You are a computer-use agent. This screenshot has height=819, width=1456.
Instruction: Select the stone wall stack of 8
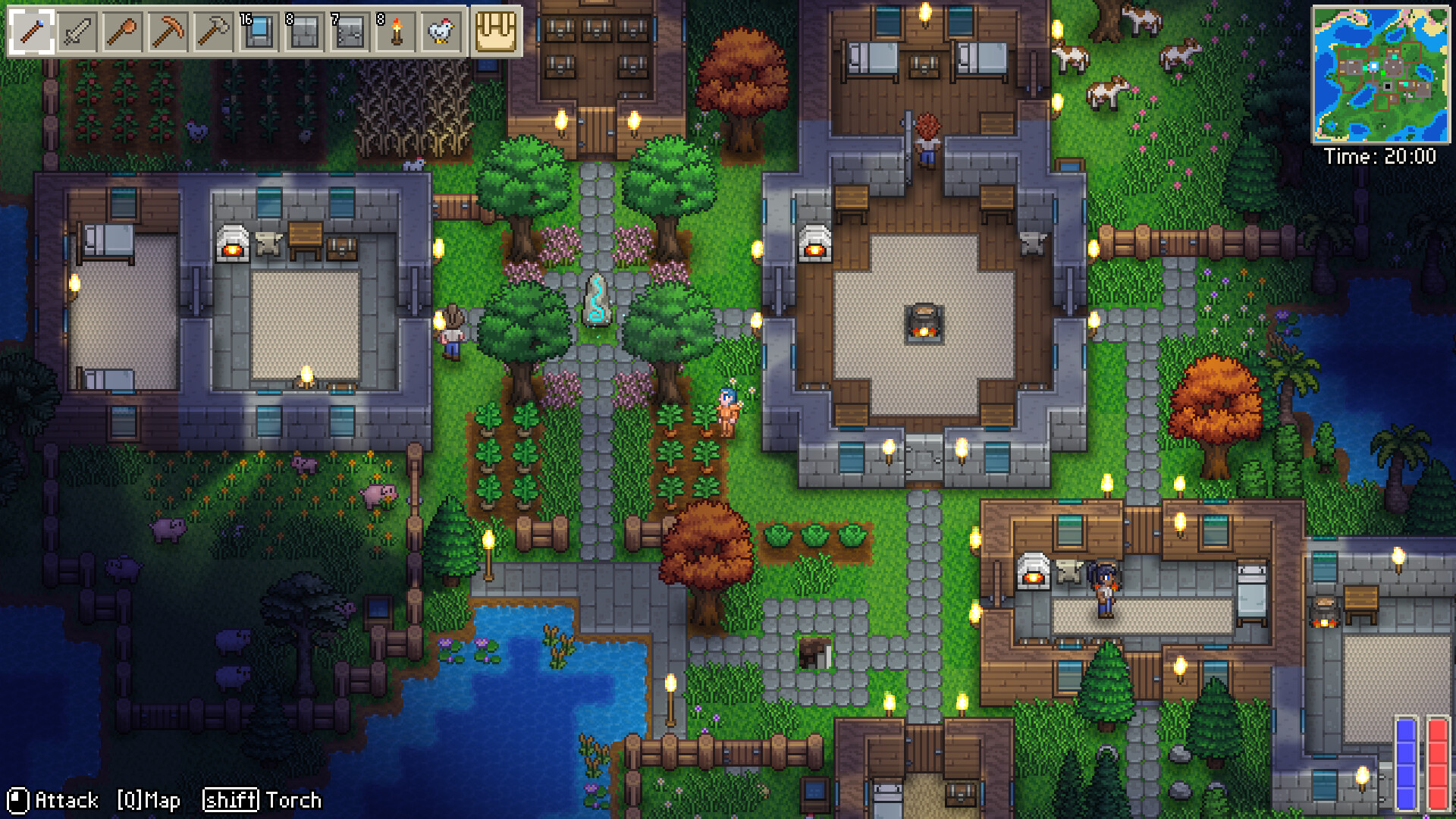[305, 32]
